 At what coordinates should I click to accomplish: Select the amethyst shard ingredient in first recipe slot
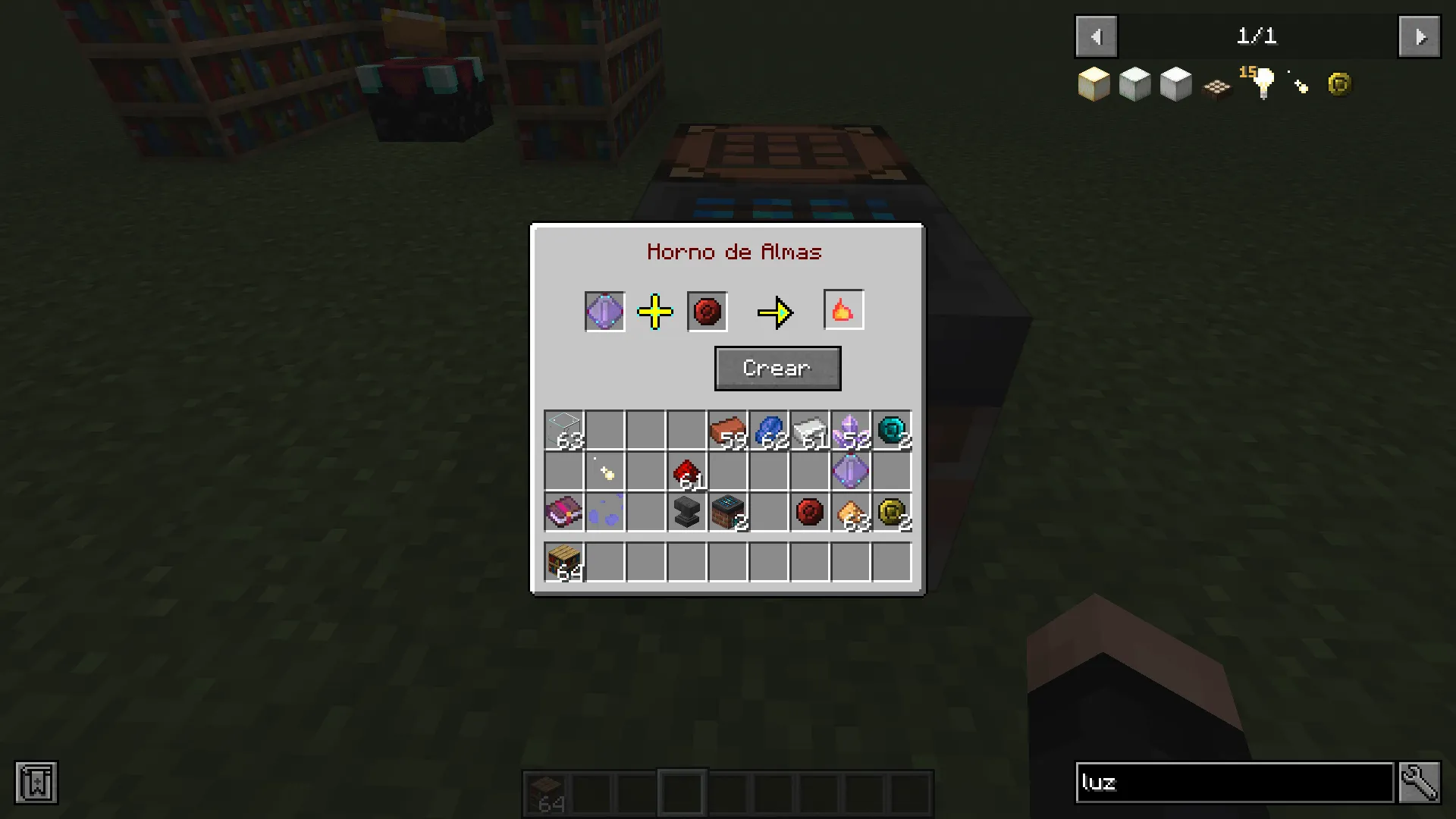(x=604, y=311)
